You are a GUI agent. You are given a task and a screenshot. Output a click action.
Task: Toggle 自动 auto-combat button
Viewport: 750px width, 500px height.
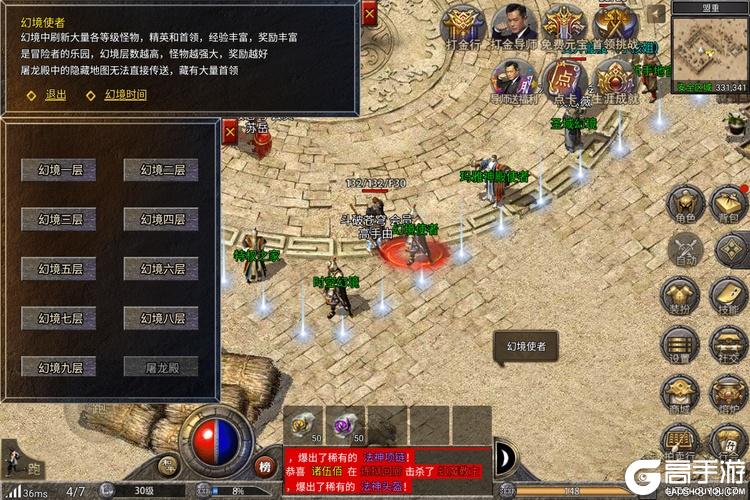pyautogui.click(x=685, y=248)
